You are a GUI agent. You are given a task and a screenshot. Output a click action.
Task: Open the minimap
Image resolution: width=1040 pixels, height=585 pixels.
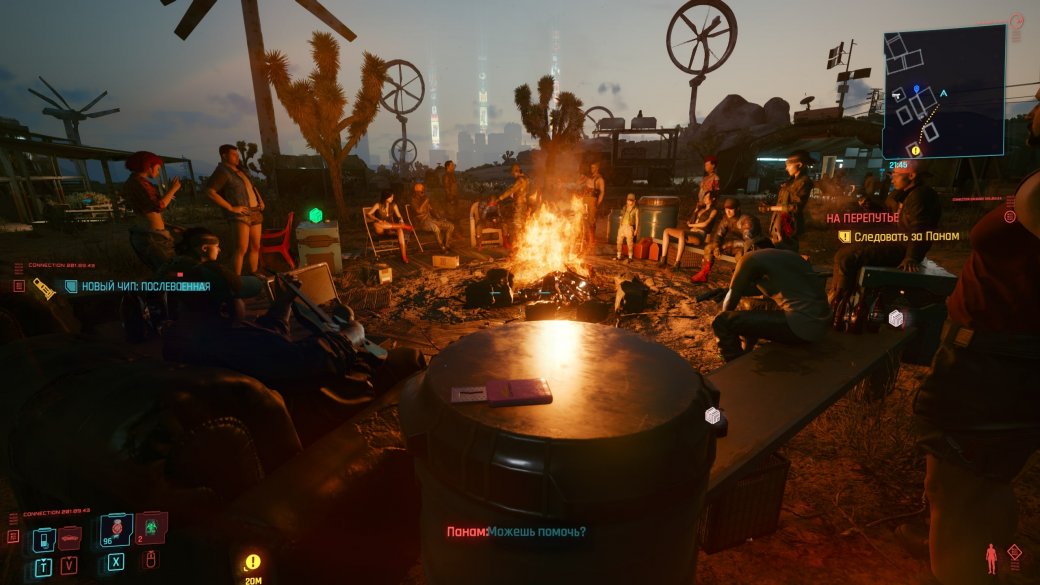pyautogui.click(x=943, y=90)
